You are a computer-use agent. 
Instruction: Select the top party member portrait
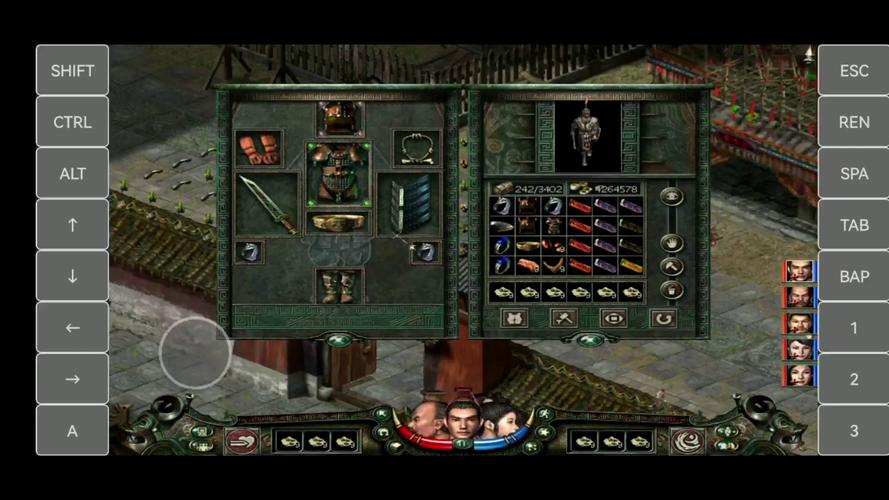[799, 271]
